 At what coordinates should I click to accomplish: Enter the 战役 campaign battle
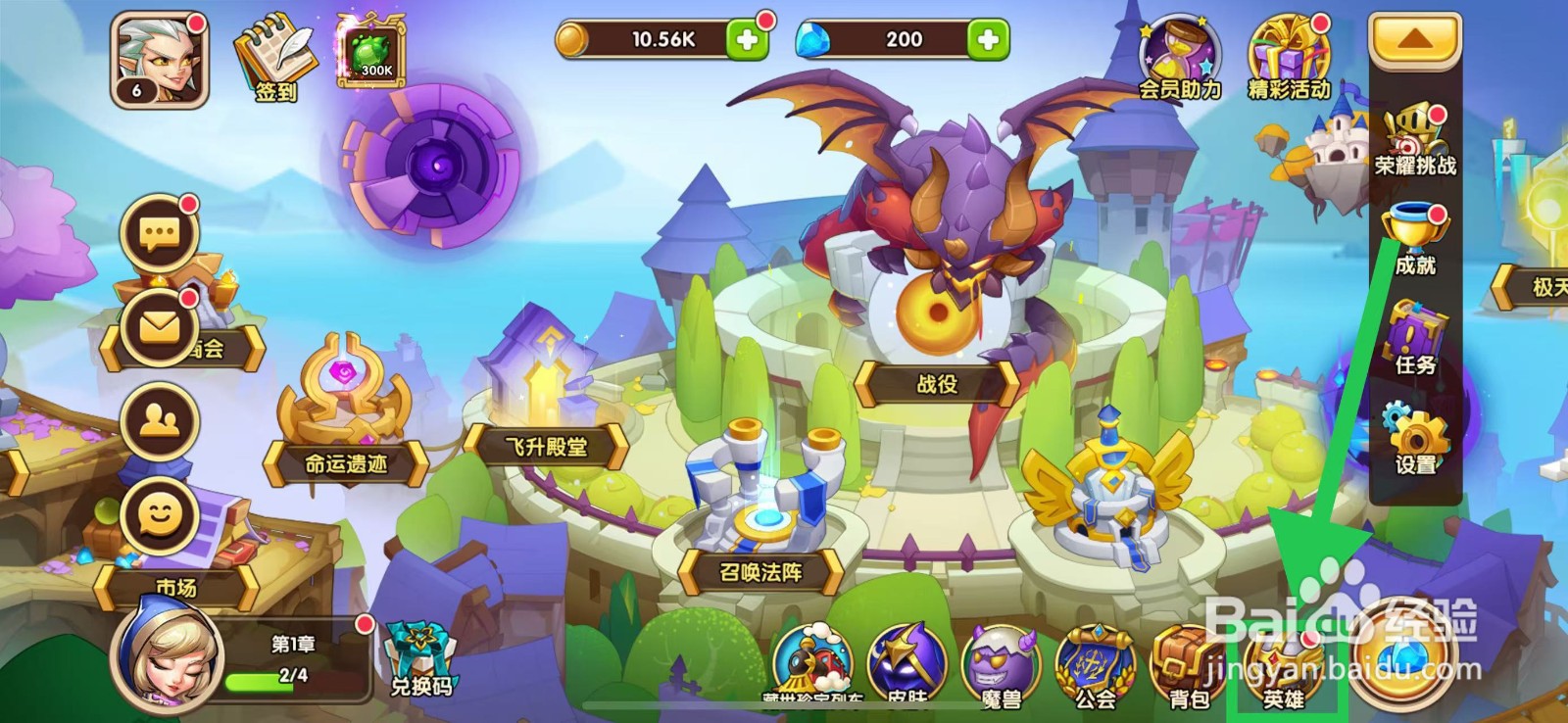coord(936,385)
